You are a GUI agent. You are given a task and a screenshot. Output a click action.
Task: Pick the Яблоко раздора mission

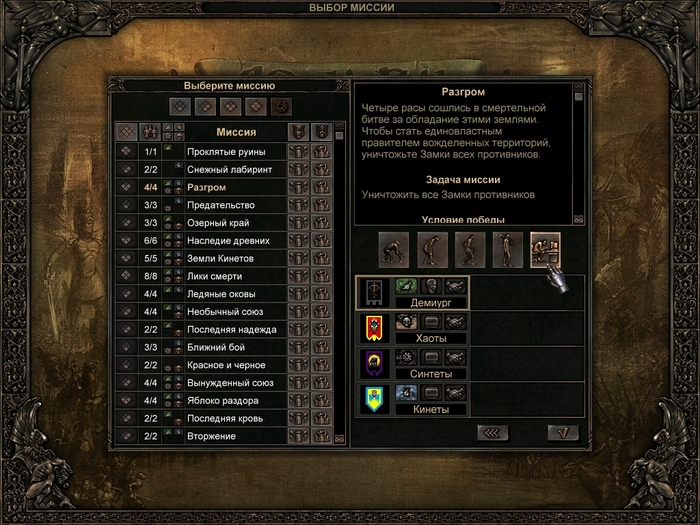tap(225, 400)
